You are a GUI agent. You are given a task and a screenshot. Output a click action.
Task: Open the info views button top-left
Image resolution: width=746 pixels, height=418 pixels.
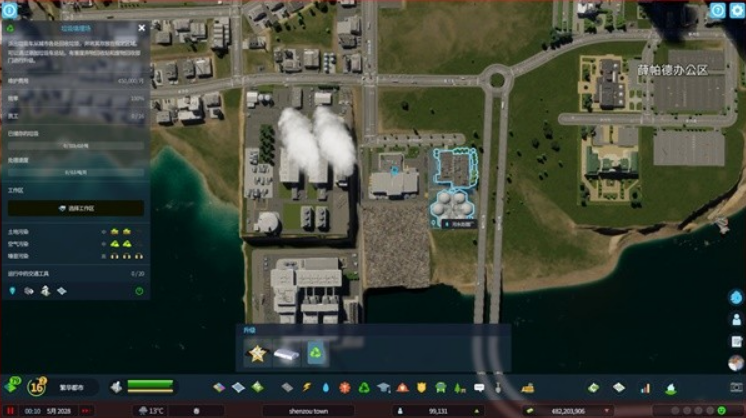pyautogui.click(x=10, y=8)
